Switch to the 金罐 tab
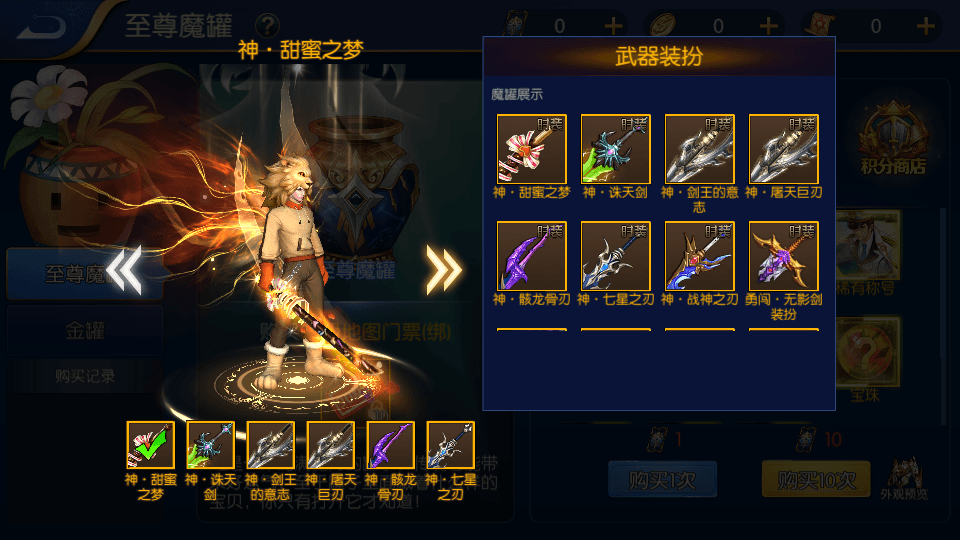Image resolution: width=960 pixels, height=540 pixels. 85,331
